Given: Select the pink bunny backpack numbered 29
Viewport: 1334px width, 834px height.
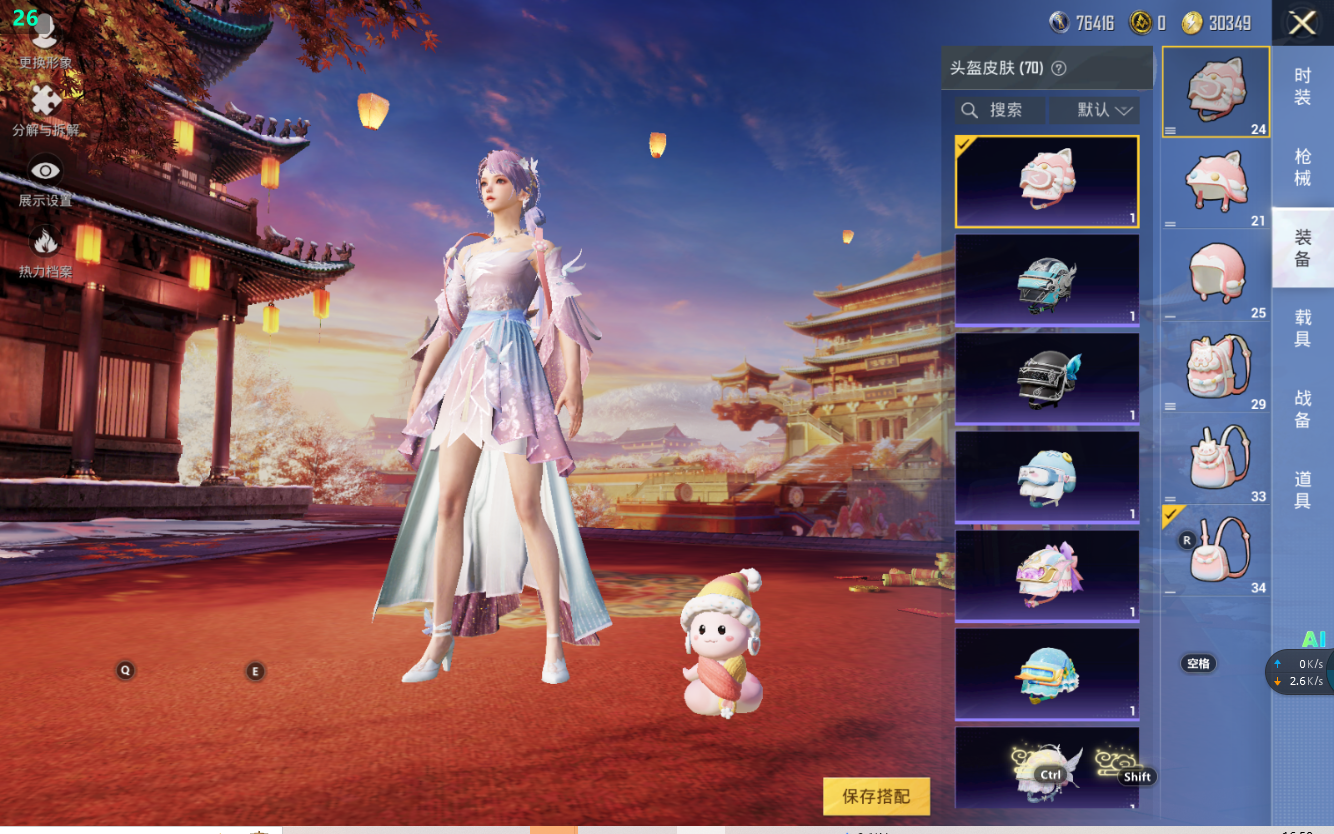Looking at the screenshot, I should pyautogui.click(x=1216, y=368).
